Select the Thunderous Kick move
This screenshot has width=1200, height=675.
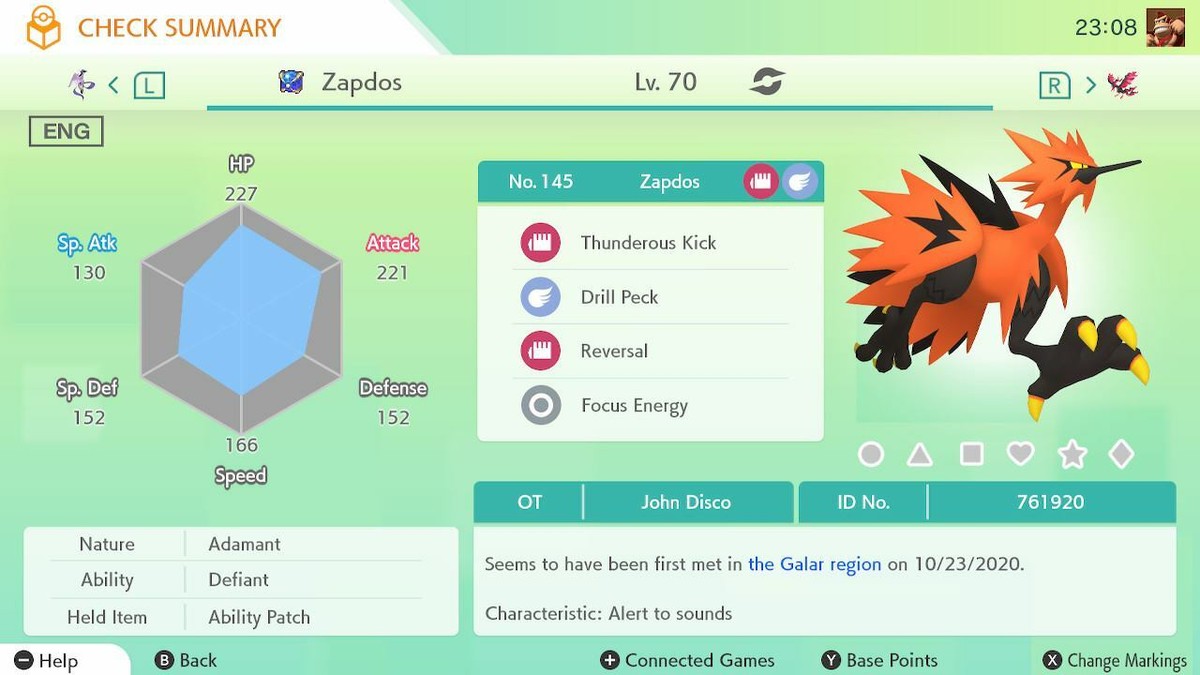click(648, 243)
